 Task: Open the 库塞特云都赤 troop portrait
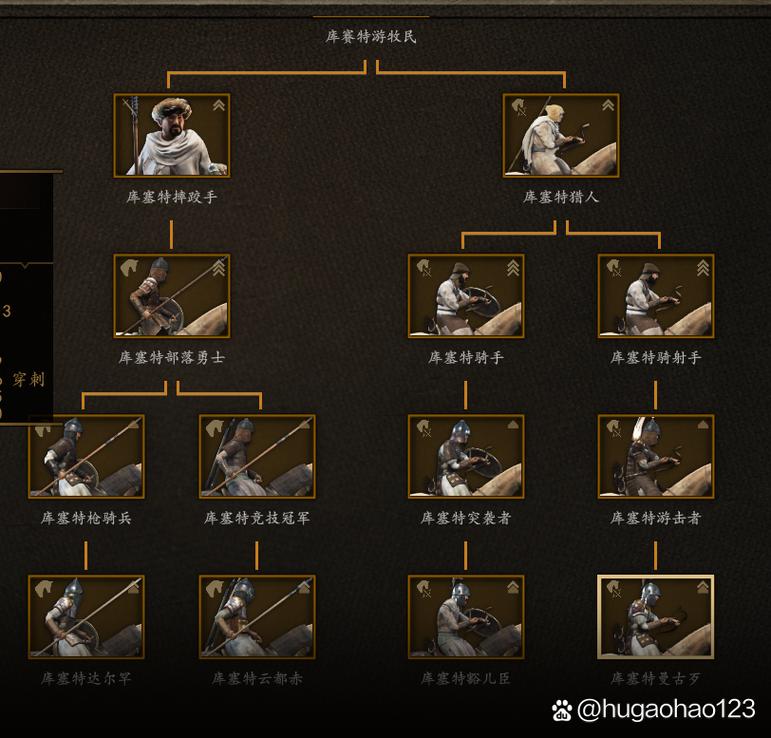[x=257, y=616]
